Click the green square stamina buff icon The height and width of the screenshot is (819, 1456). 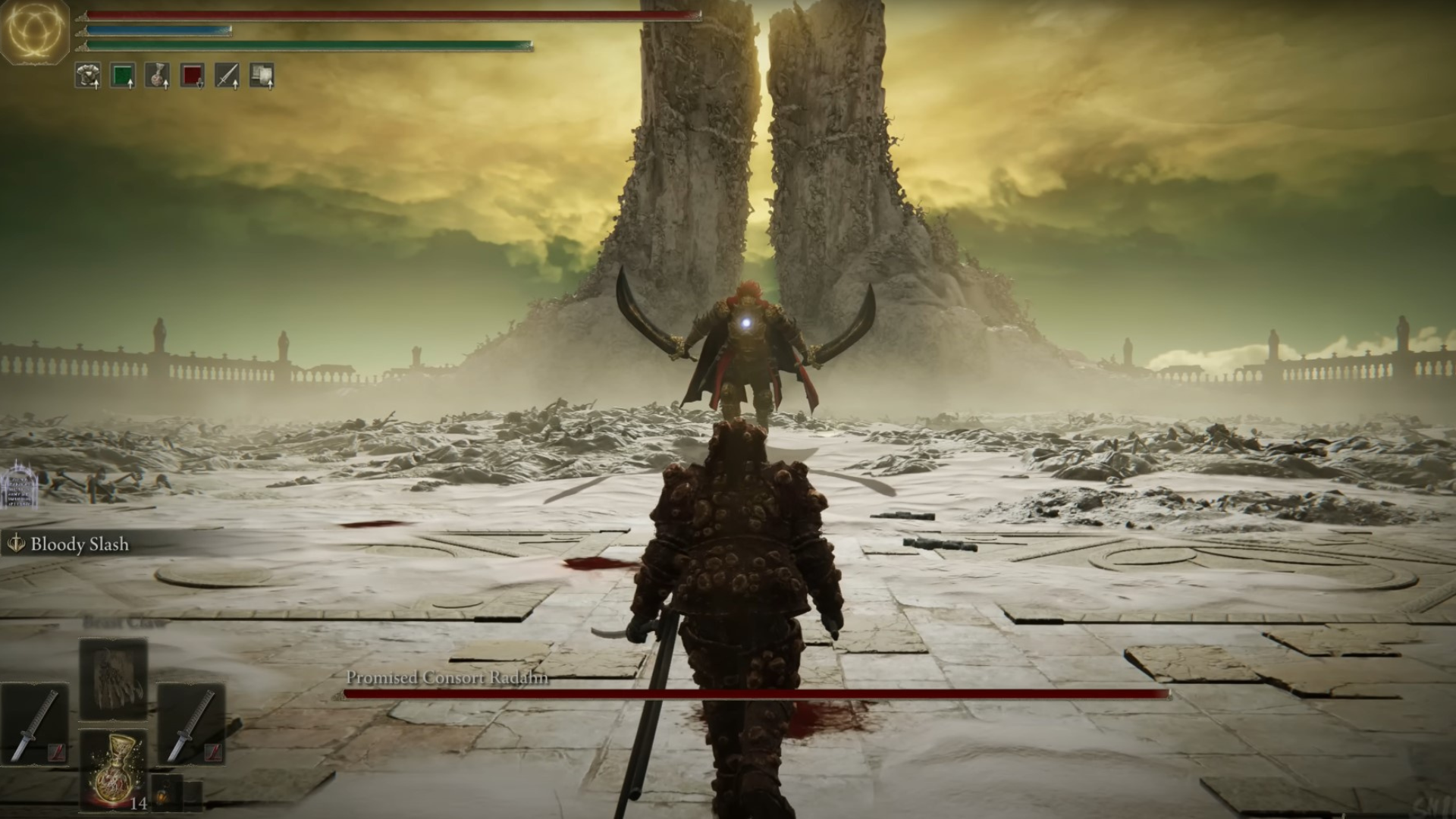[x=123, y=76]
